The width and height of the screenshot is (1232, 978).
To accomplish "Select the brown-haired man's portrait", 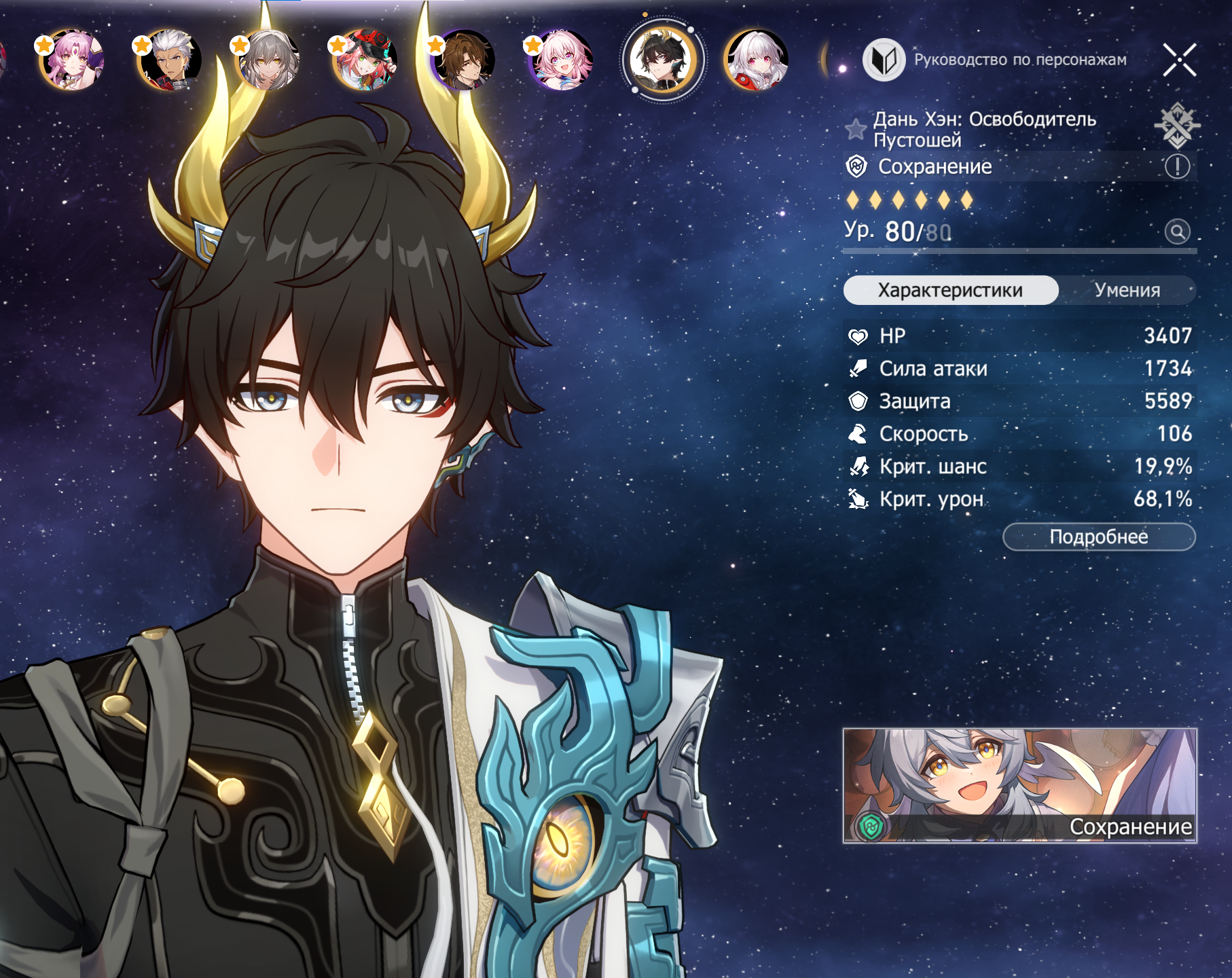I will (x=463, y=60).
